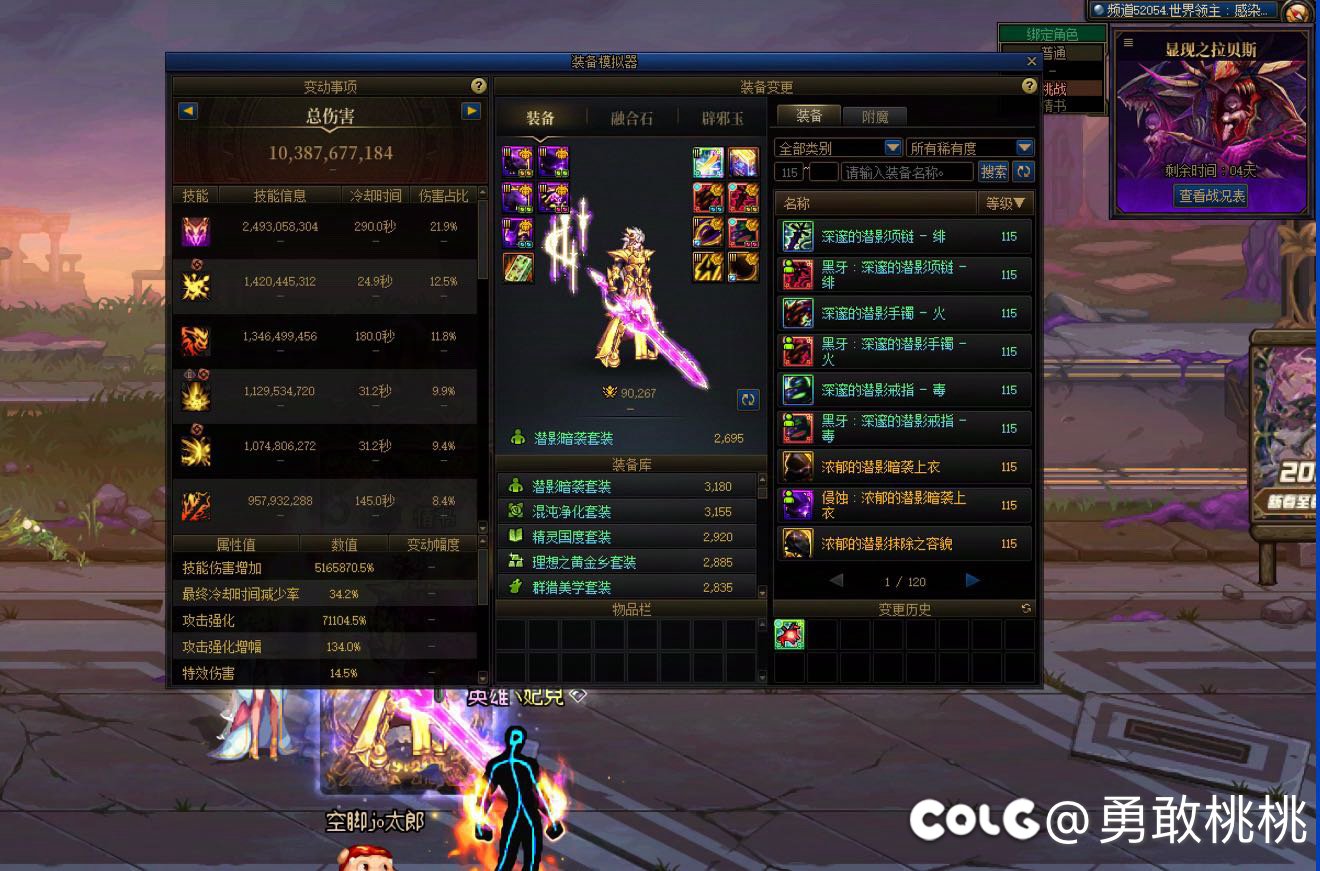Click the refresh icon beside fame value 90,267
Image resolution: width=1320 pixels, height=871 pixels.
(x=748, y=399)
